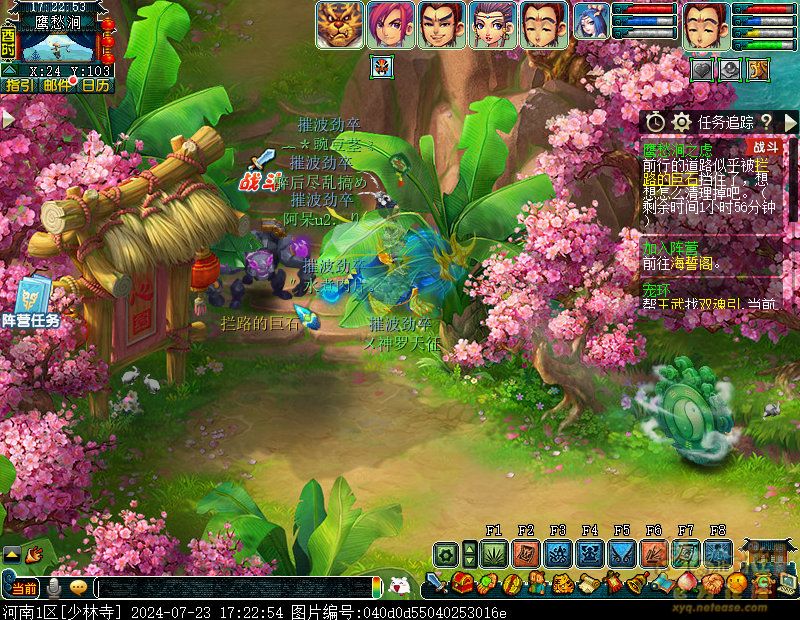800x620 pixels.
Task: Click the chat text input box
Action: pyautogui.click(x=235, y=588)
